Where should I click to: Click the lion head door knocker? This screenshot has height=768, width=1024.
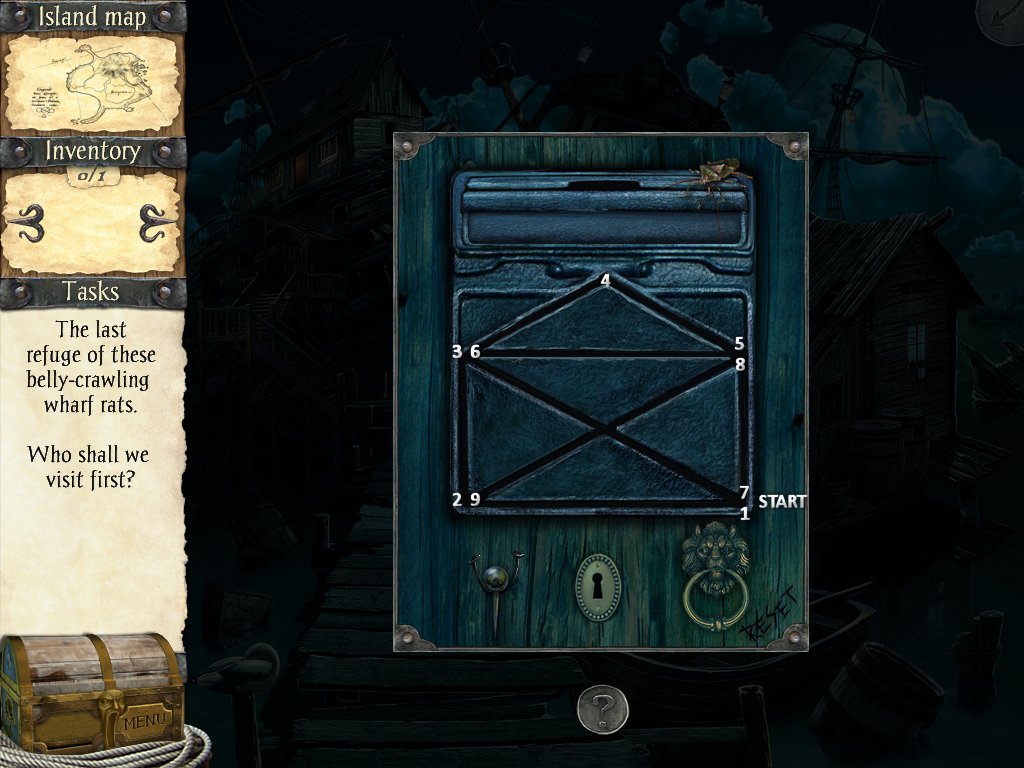click(715, 575)
